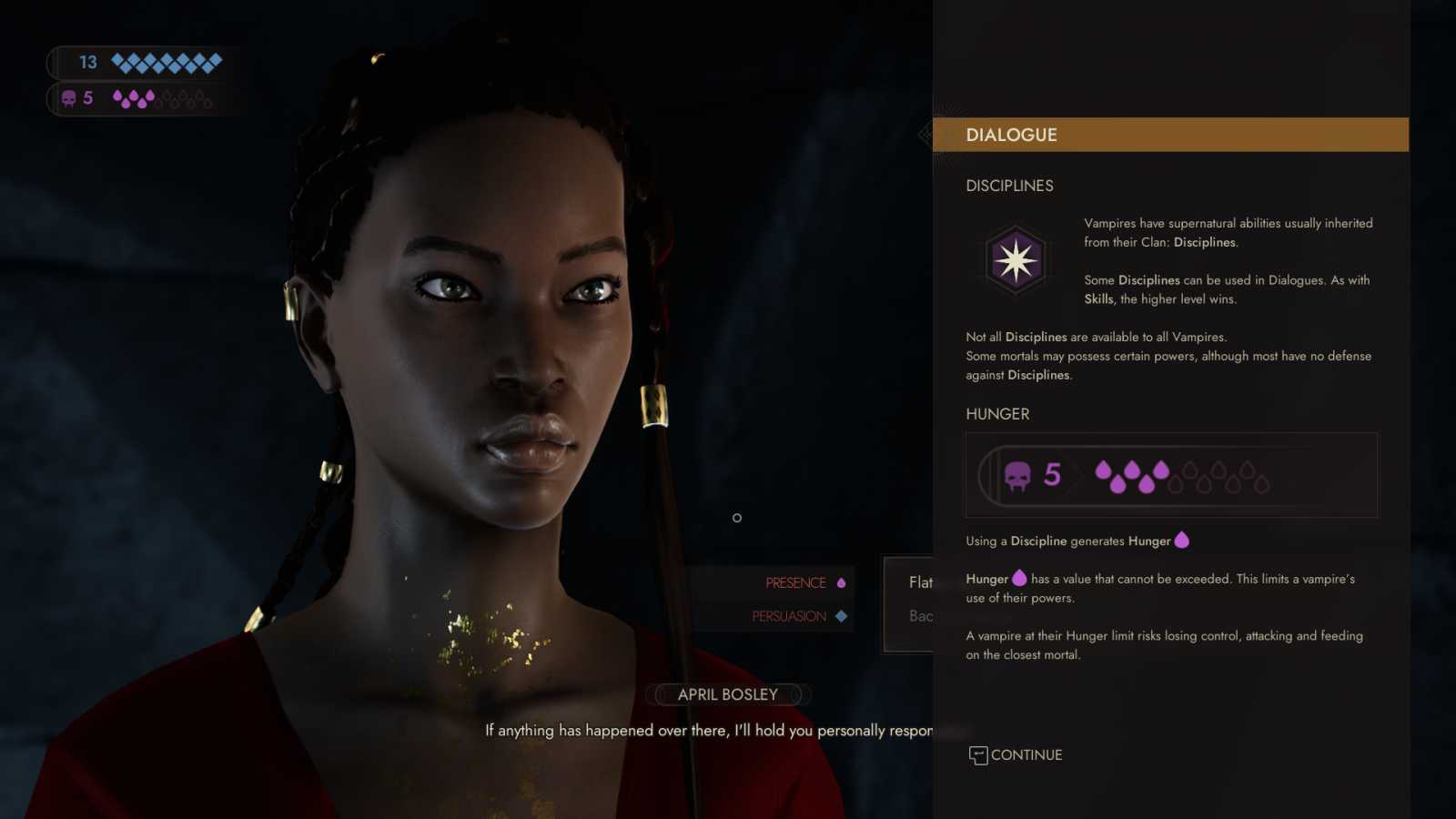The image size is (1456, 819).
Task: Continue past the Disciplines tutorial
Action: click(1016, 755)
